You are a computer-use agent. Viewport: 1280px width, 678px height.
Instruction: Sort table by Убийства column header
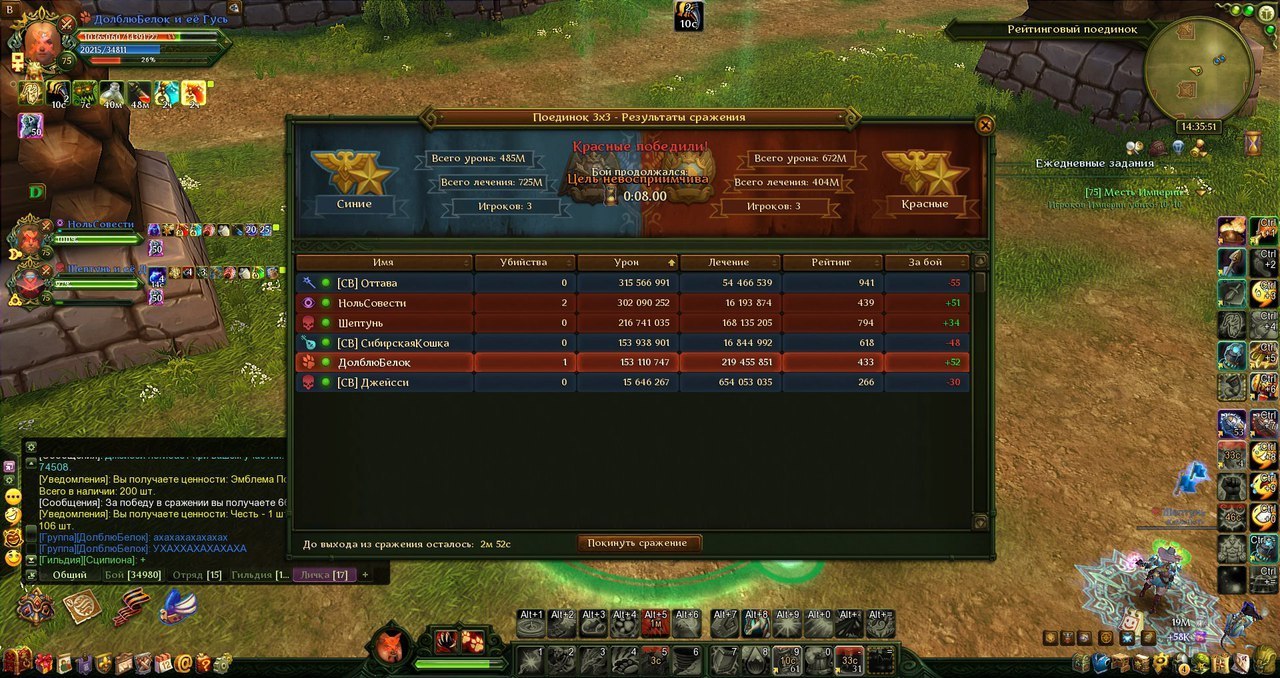(524, 262)
